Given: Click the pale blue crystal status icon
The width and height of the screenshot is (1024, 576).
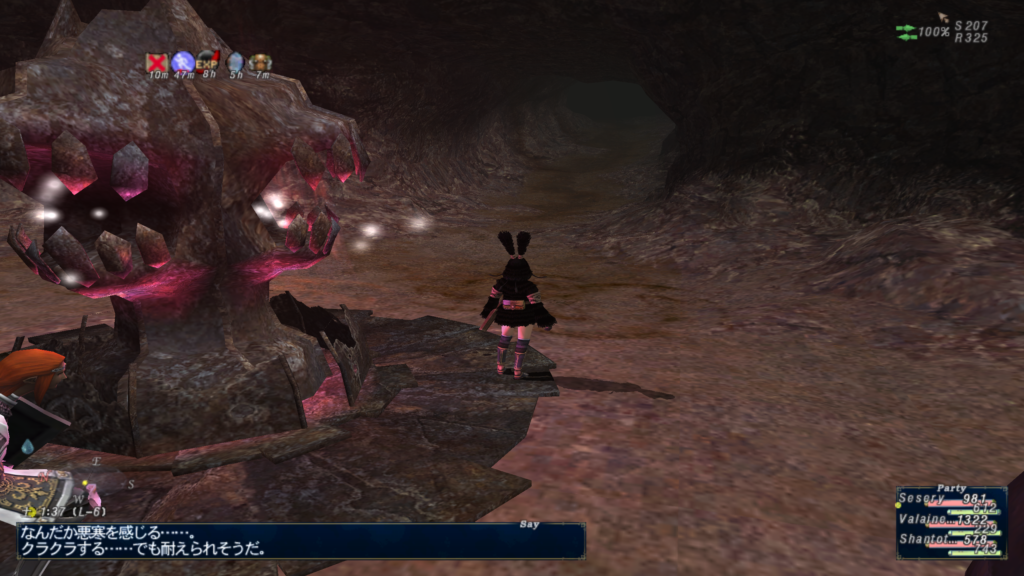Looking at the screenshot, I should tap(235, 62).
